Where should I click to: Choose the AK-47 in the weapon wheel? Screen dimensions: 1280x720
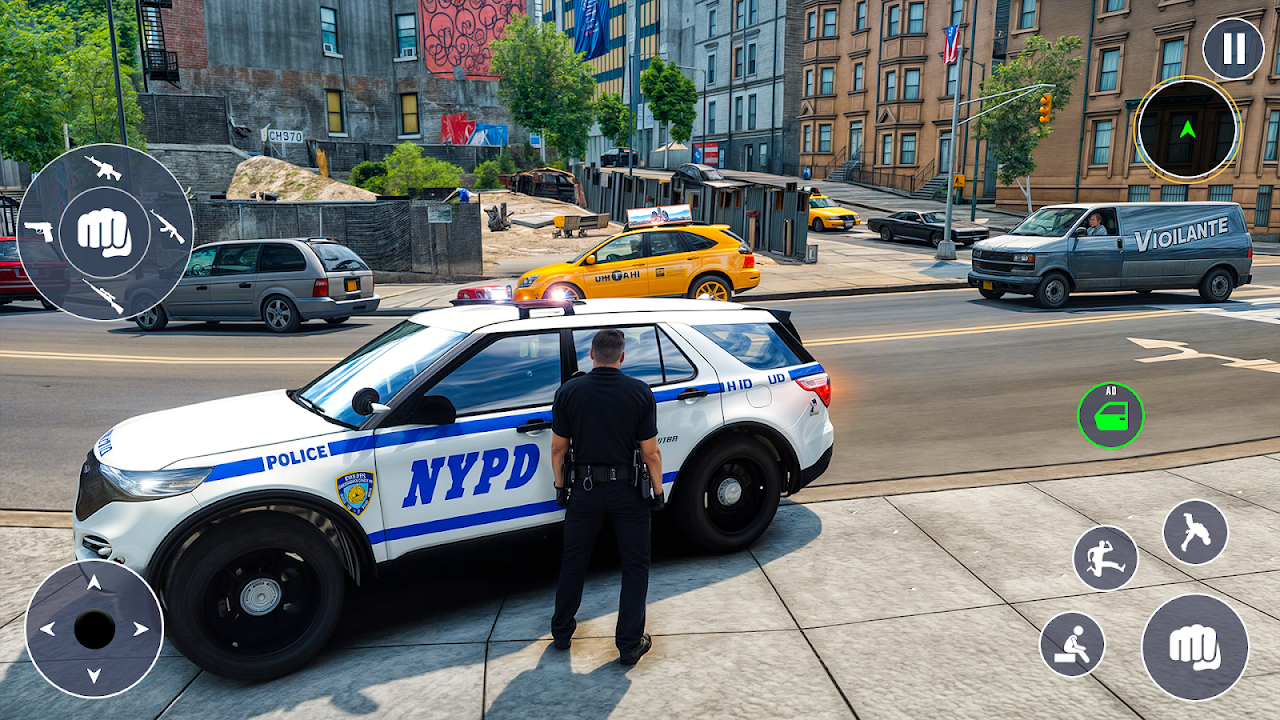click(168, 227)
